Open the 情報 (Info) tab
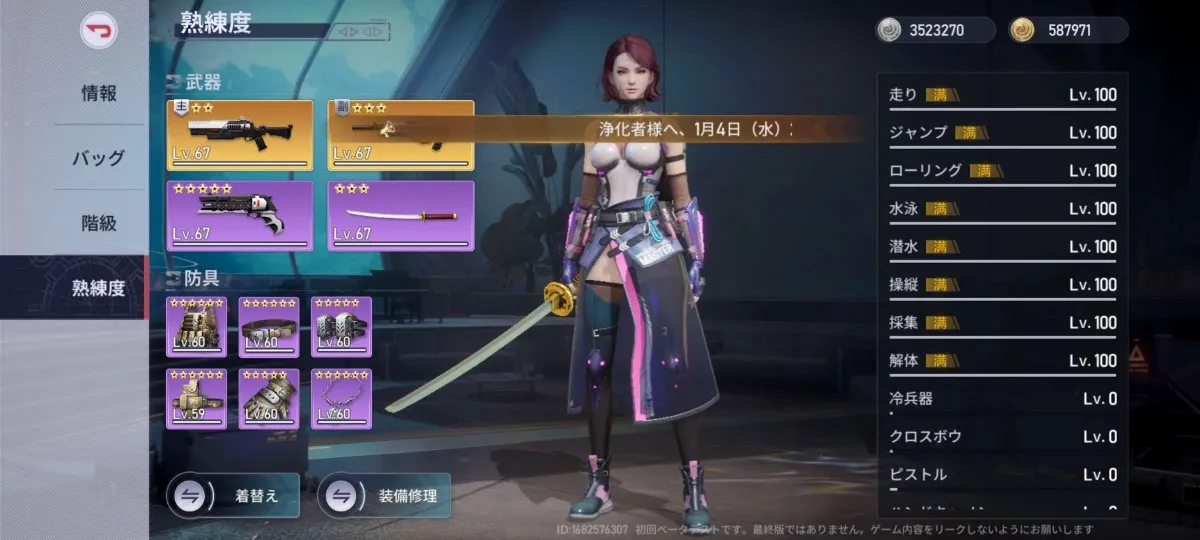1200x540 pixels. [x=99, y=94]
